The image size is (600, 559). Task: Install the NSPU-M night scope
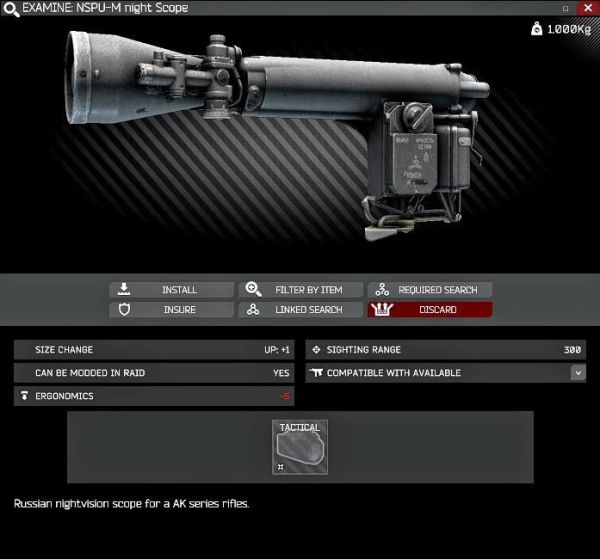pos(171,290)
